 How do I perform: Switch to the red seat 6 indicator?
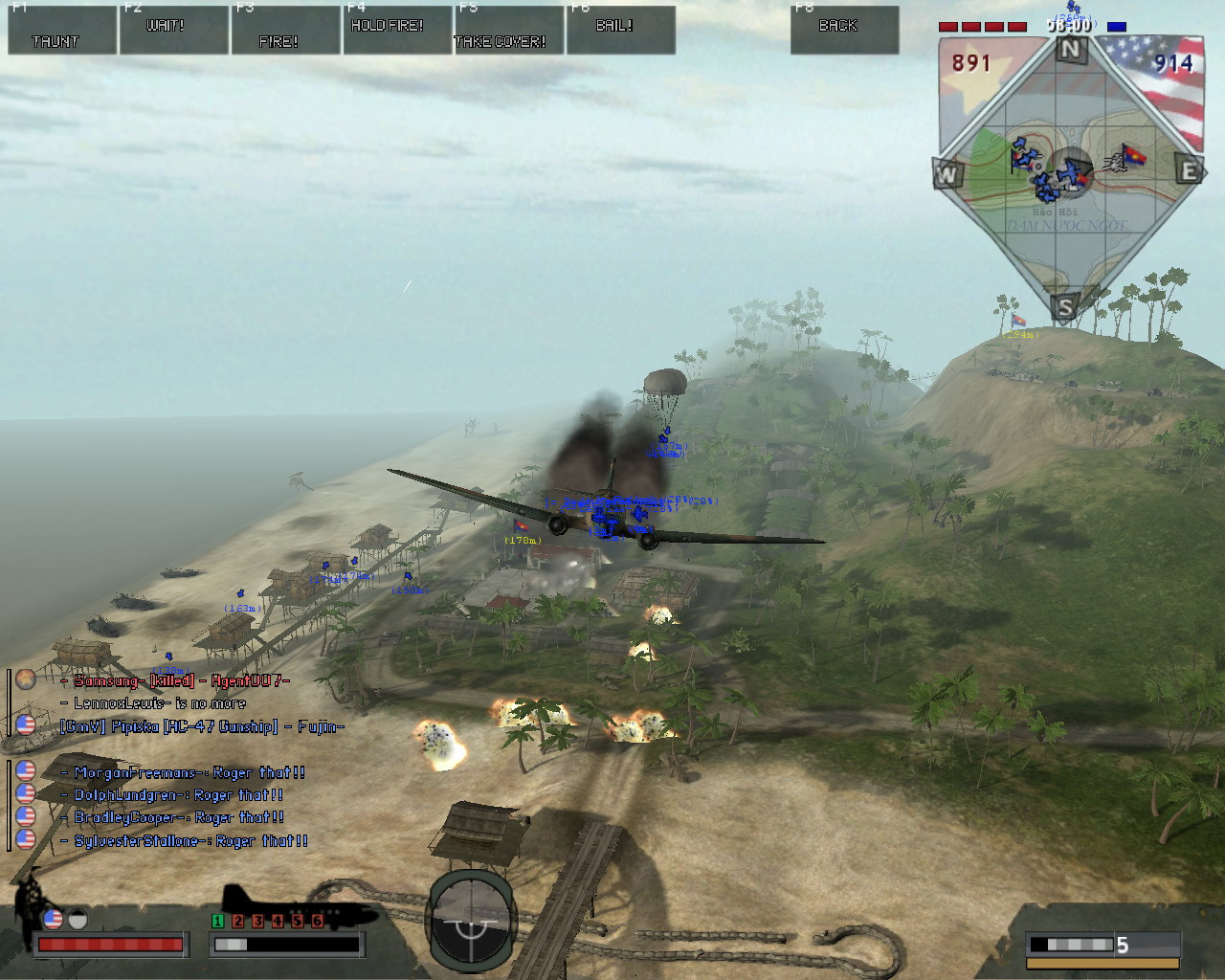pos(317,921)
